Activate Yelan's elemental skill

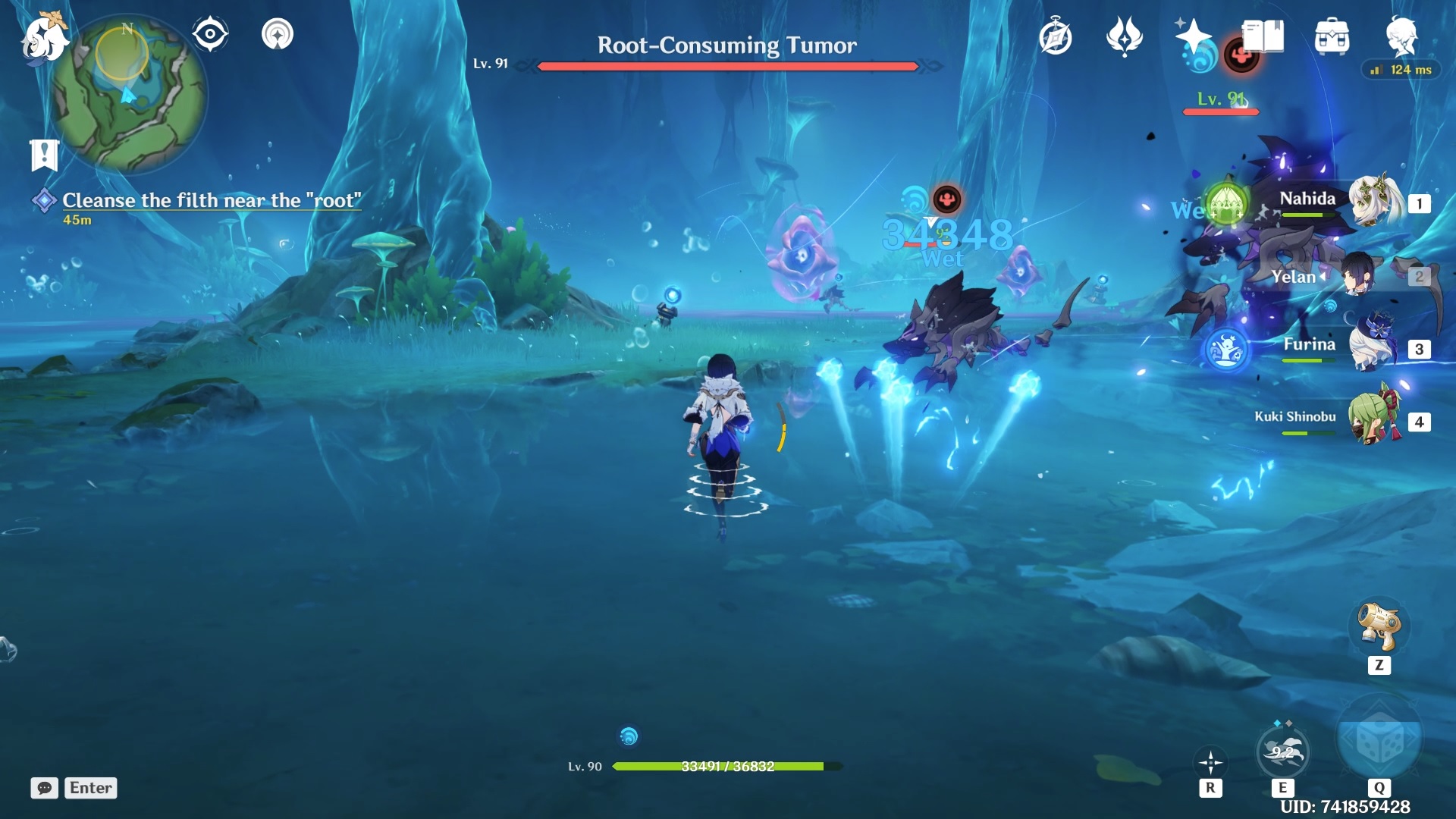(x=1282, y=752)
